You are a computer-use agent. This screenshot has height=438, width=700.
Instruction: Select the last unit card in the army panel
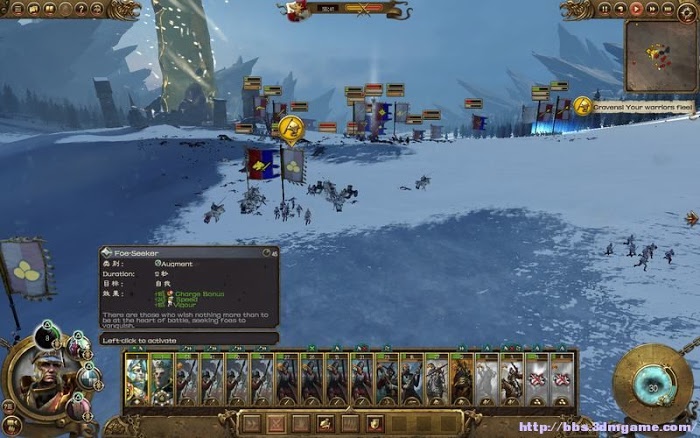[563, 378]
